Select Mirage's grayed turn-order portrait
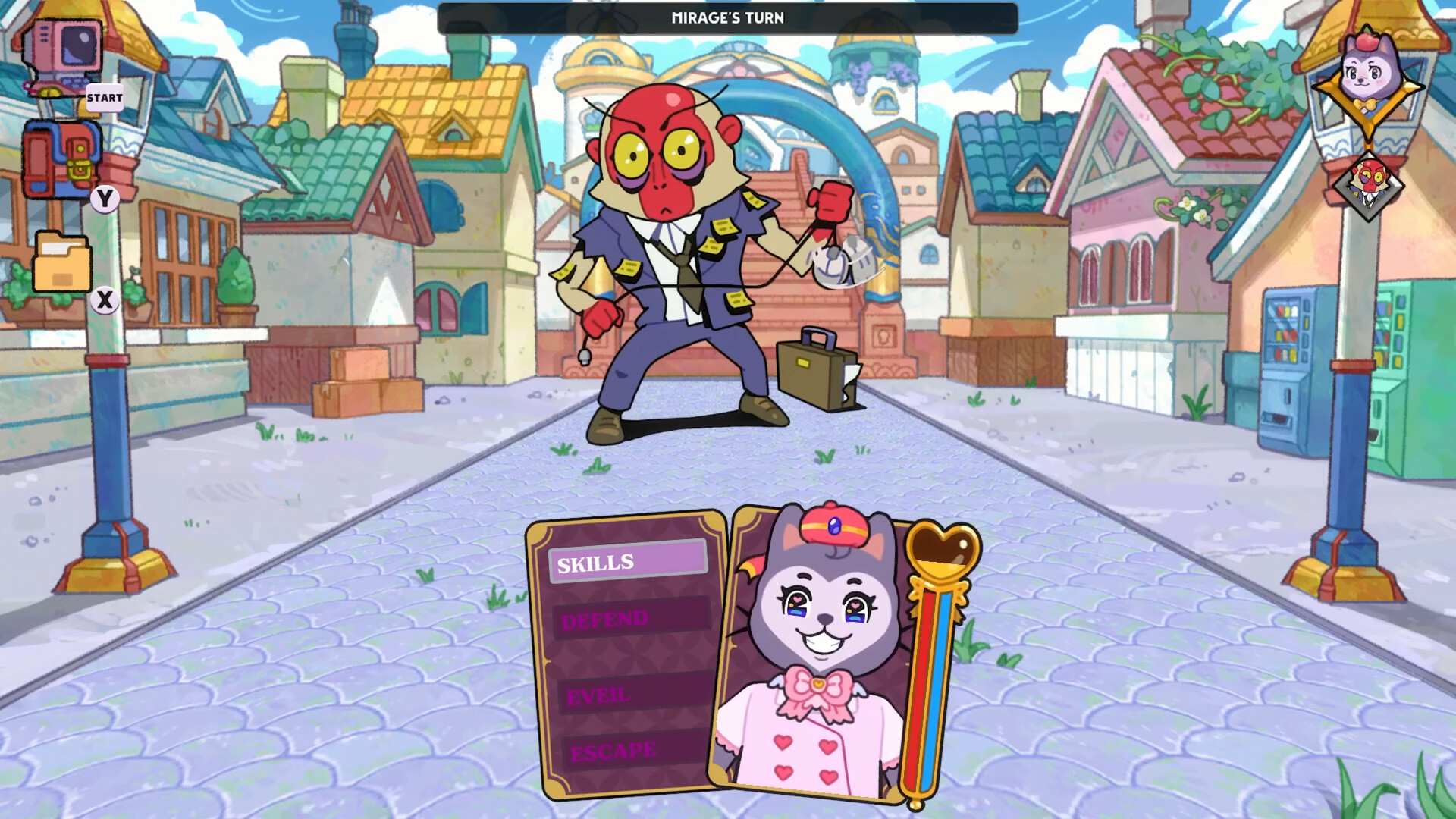Viewport: 1456px width, 819px height. [x=1368, y=187]
